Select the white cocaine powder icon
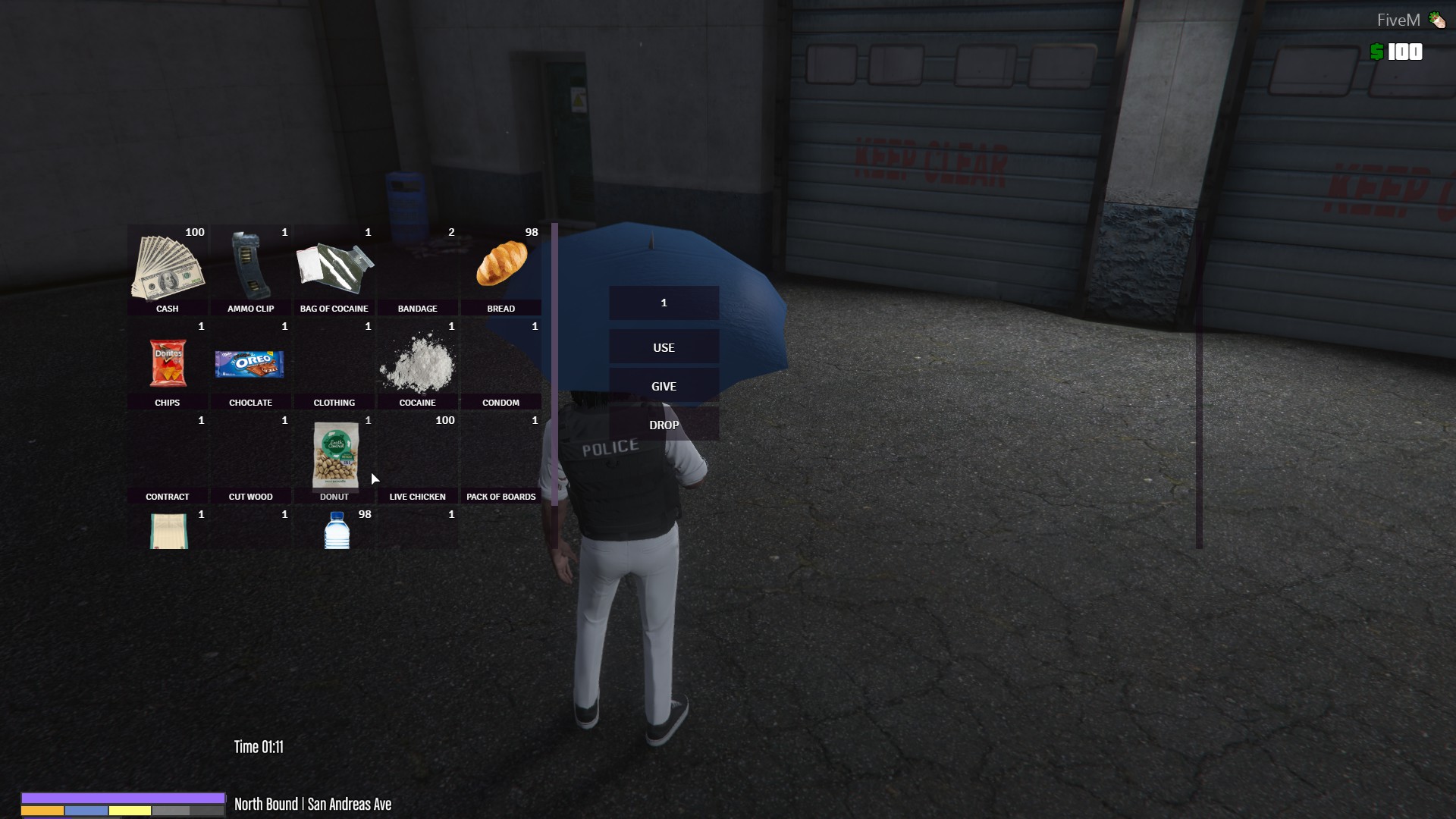This screenshot has width=1456, height=819. point(418,362)
